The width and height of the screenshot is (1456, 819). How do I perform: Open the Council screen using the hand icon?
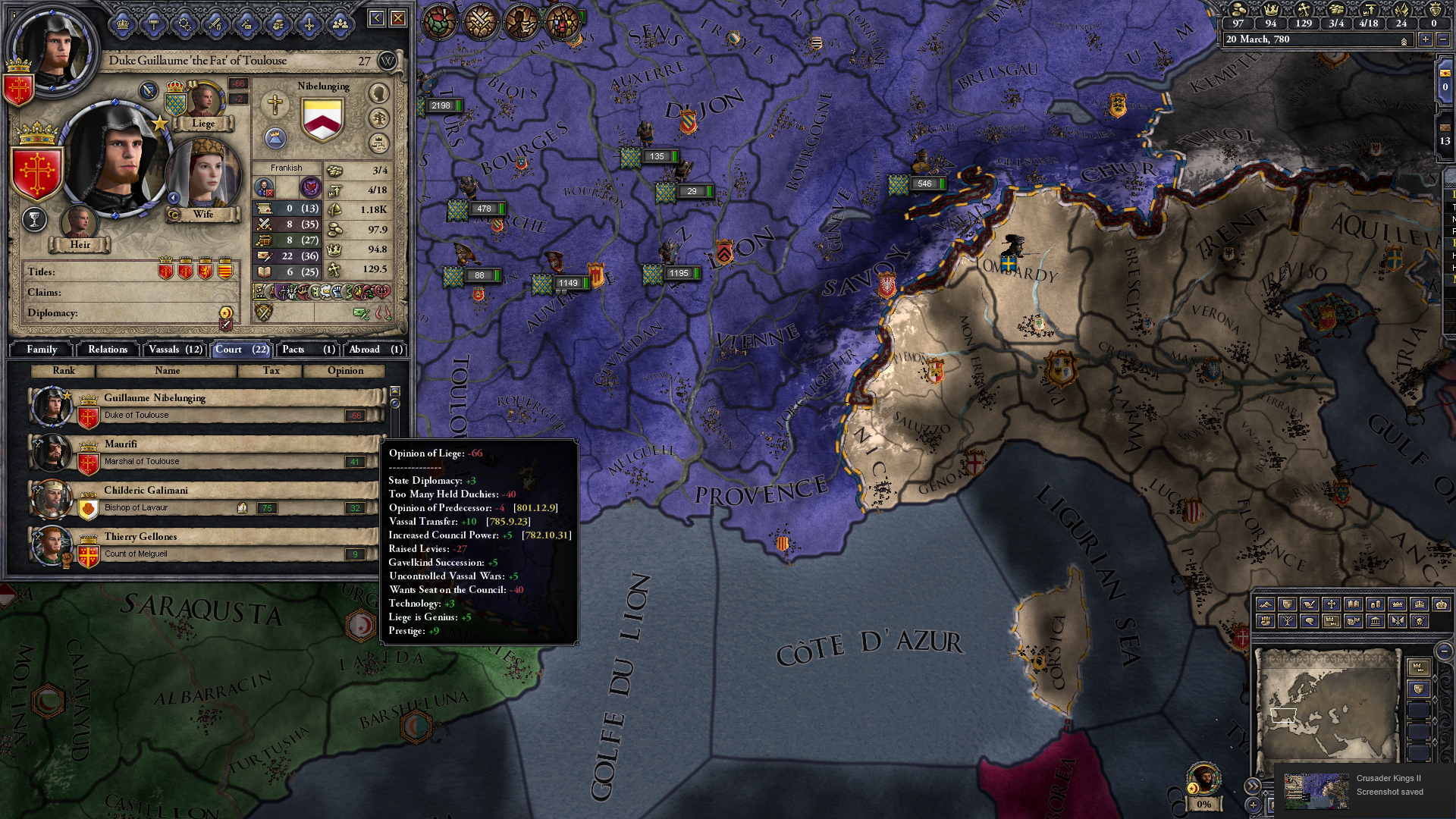(x=277, y=23)
